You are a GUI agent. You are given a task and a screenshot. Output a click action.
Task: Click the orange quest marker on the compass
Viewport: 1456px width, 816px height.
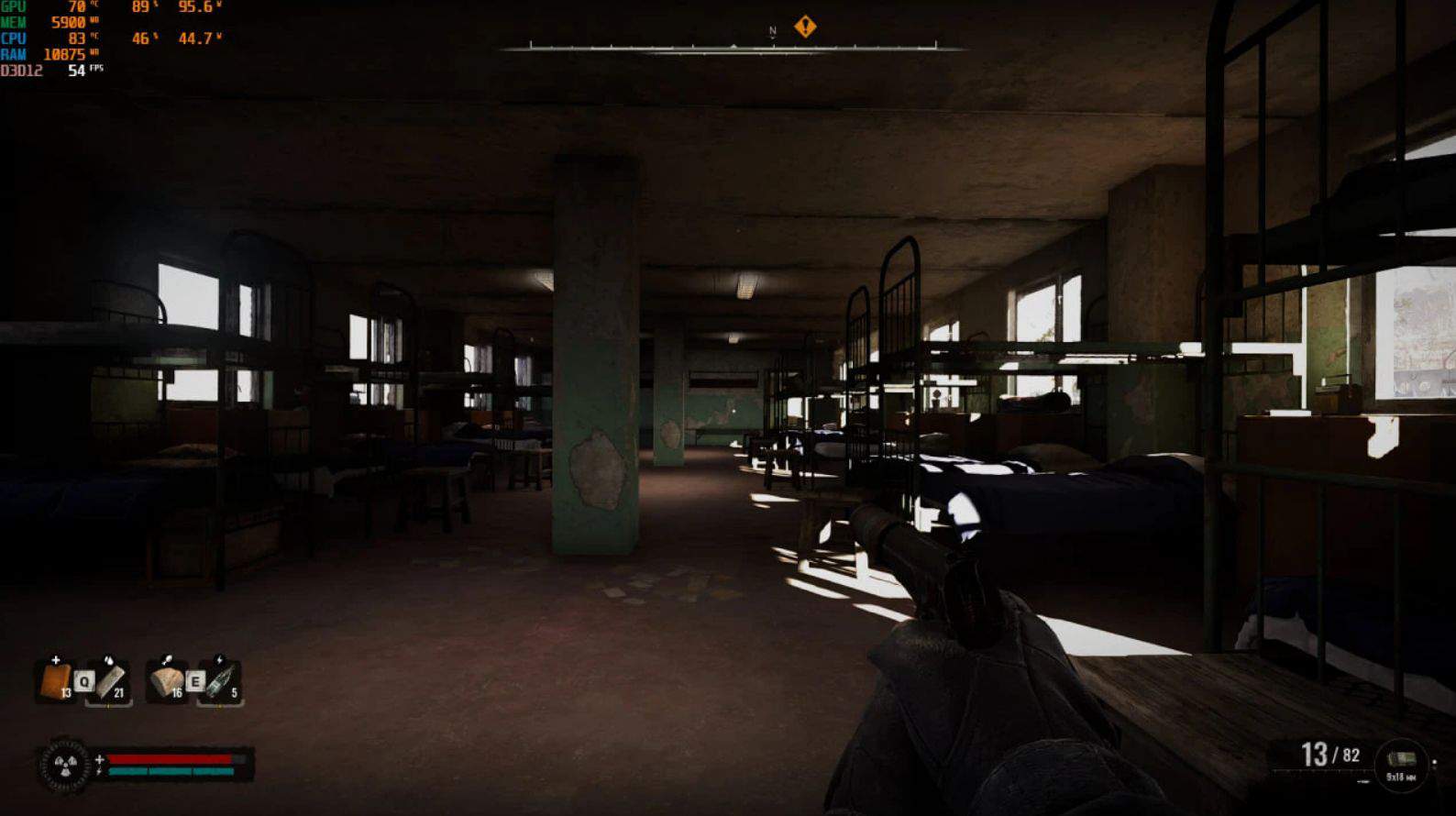805,26
